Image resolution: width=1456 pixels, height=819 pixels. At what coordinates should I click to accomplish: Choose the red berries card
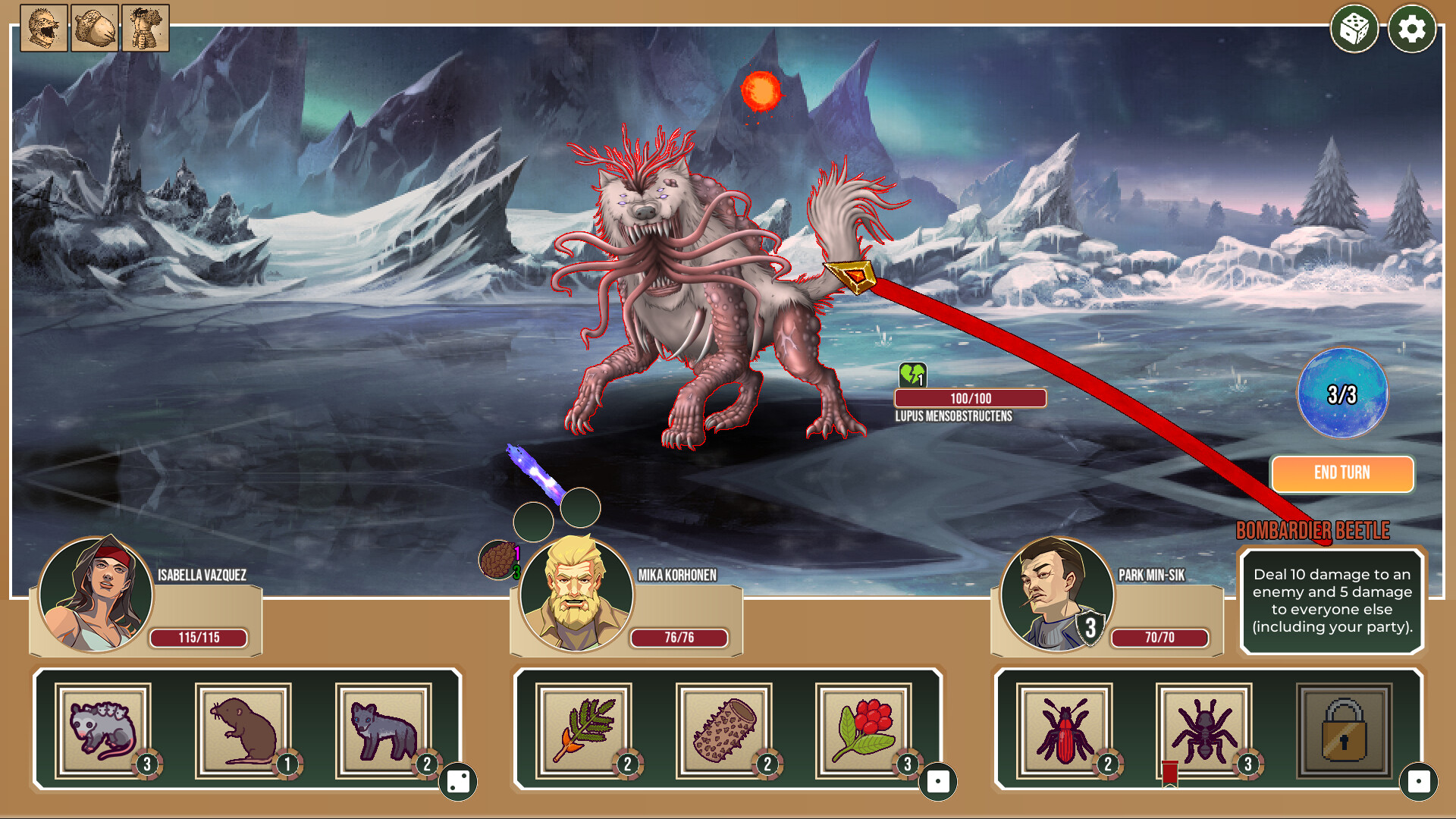[x=864, y=731]
